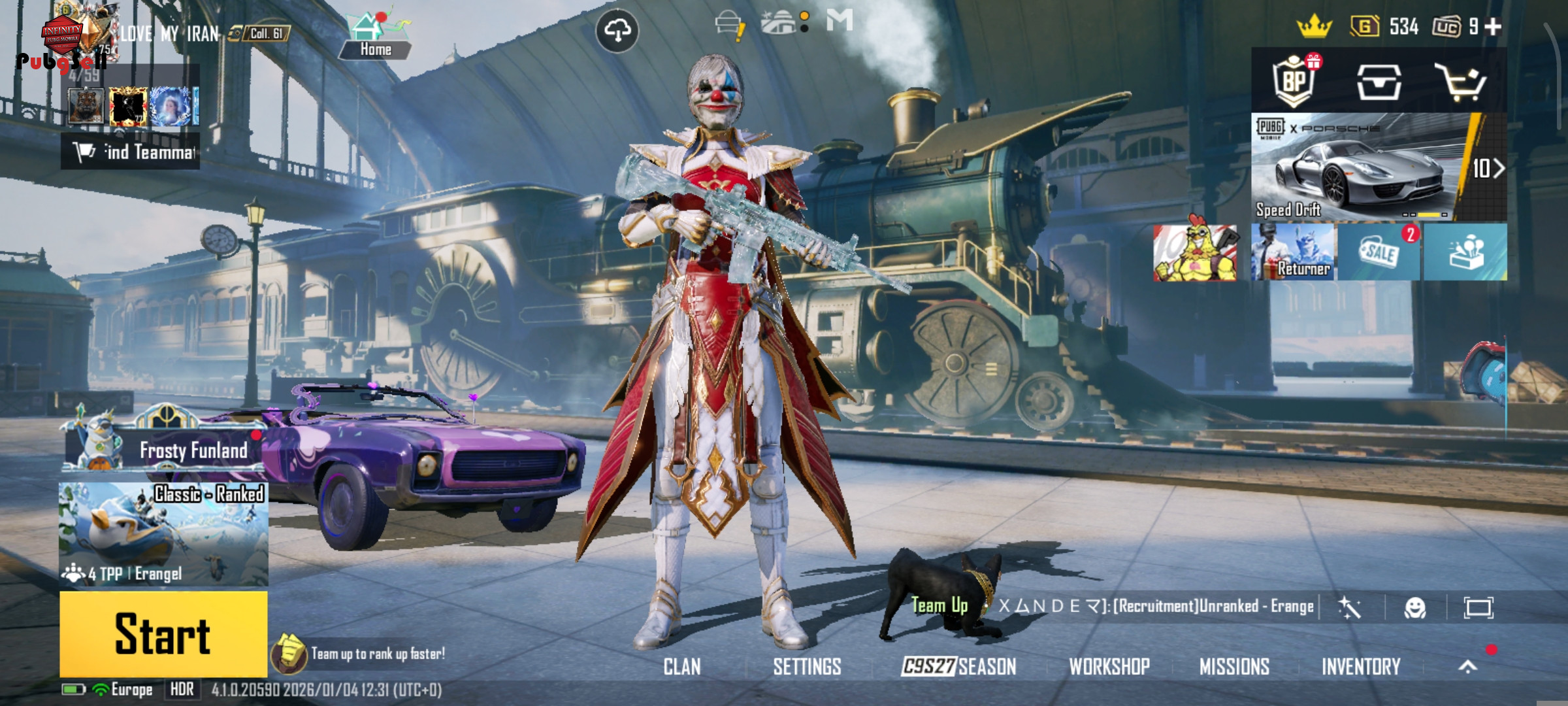
Task: Open the Classic Ranked mode selector
Action: coord(163,534)
